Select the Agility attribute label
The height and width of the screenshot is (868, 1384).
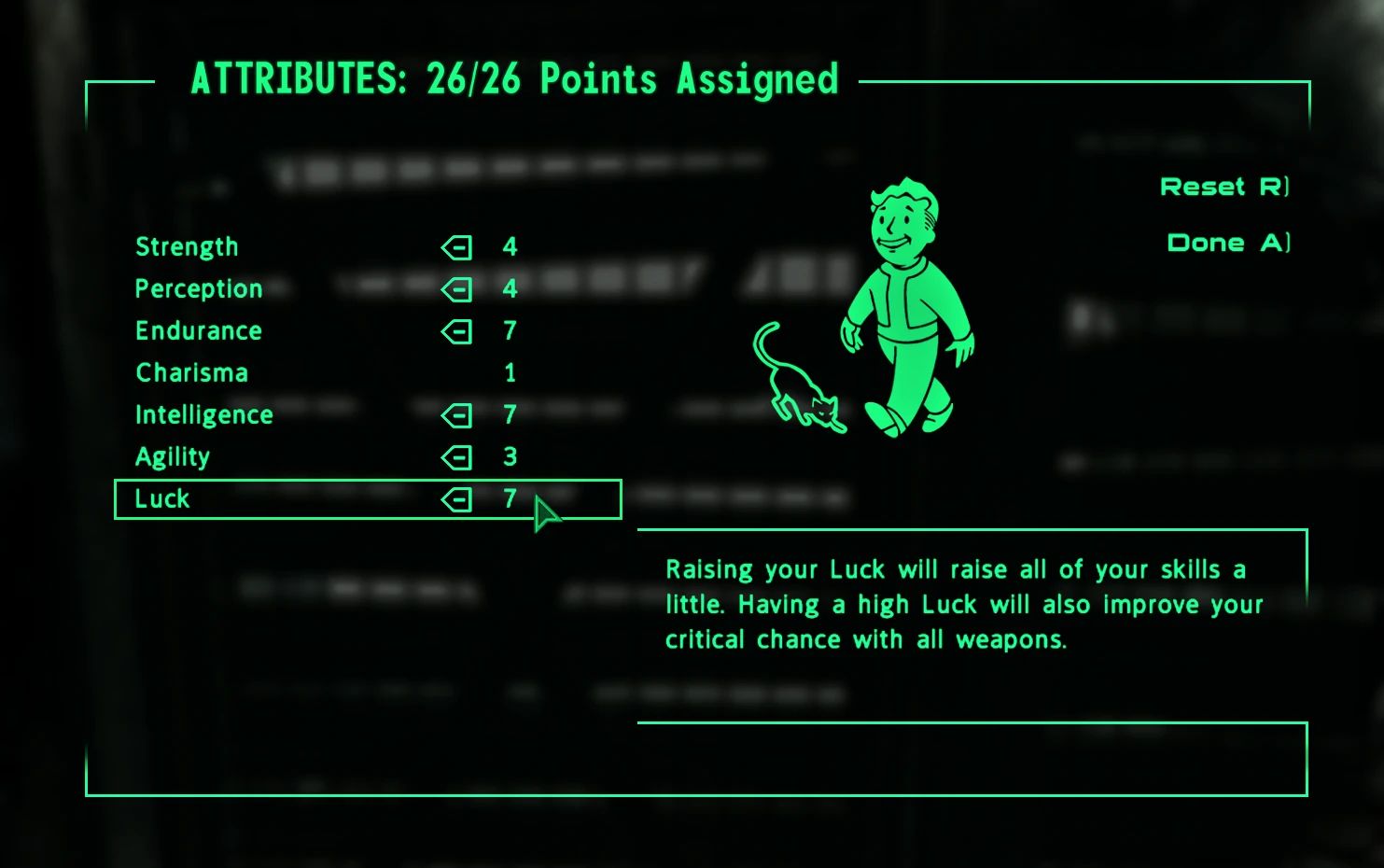(x=173, y=456)
